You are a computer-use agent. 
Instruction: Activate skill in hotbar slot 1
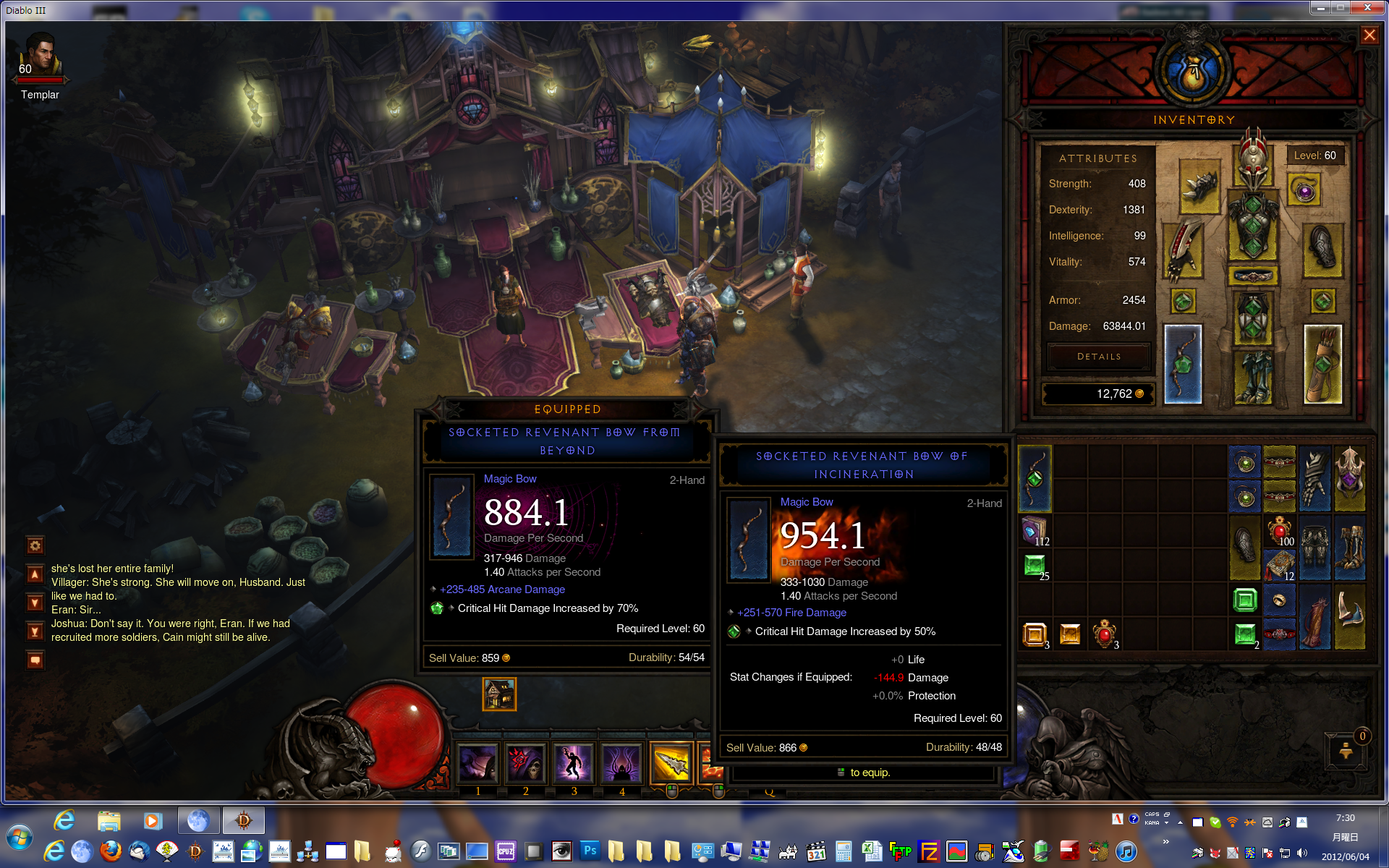[x=478, y=763]
